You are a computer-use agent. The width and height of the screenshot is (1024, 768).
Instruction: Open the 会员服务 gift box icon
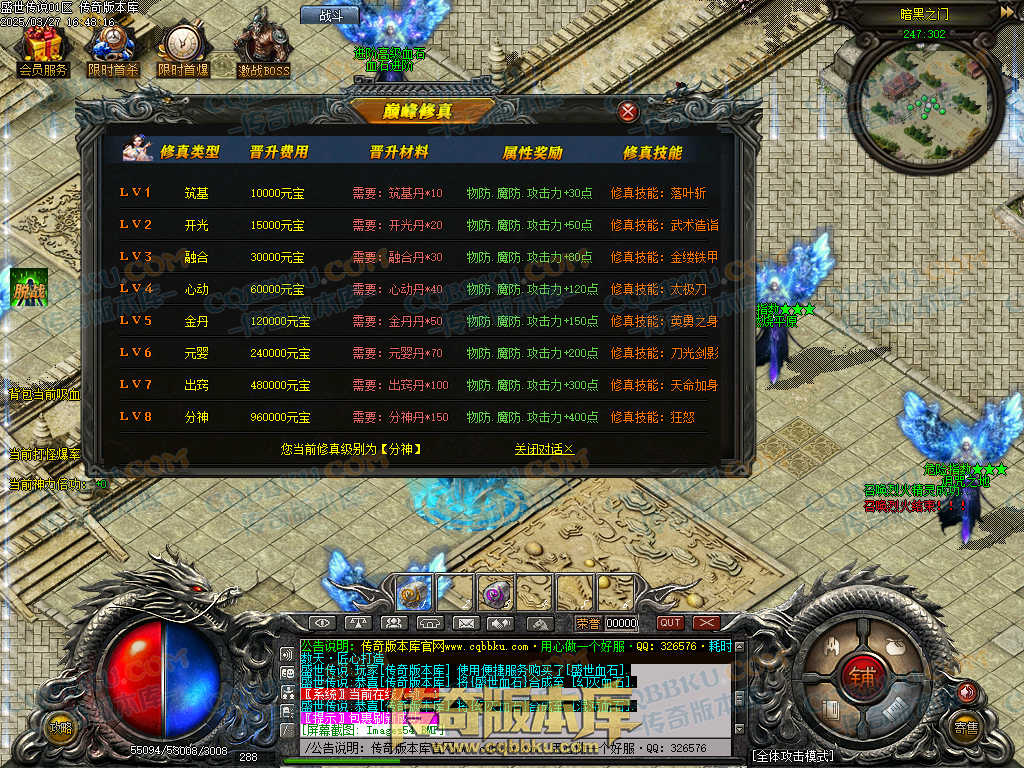[x=42, y=48]
